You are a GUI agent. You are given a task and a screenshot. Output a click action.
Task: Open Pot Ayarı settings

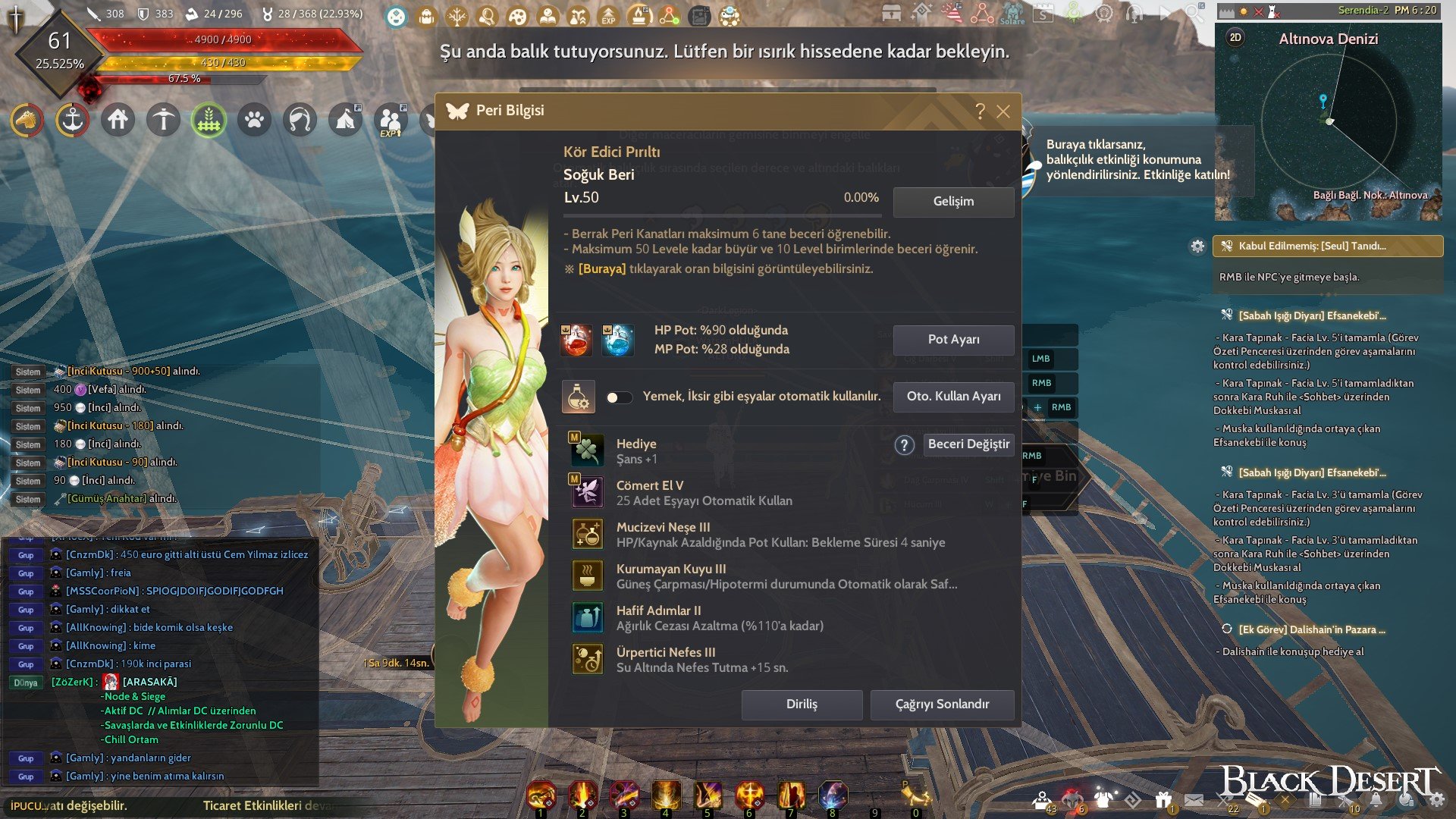coord(953,340)
